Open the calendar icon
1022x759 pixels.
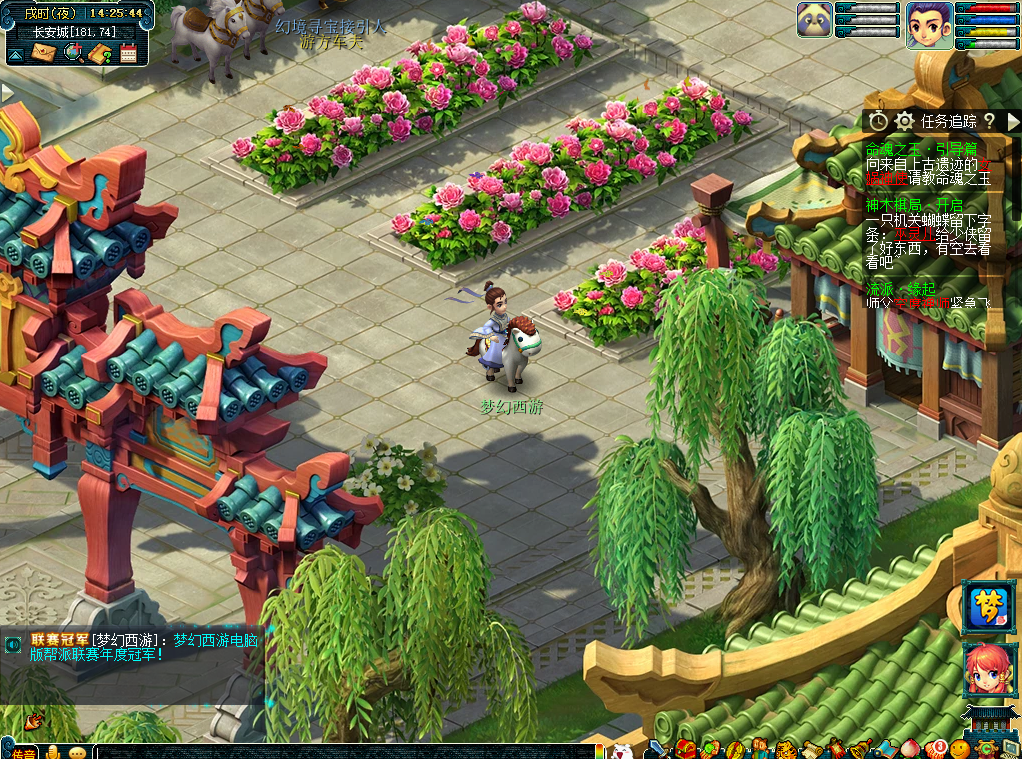(128, 54)
